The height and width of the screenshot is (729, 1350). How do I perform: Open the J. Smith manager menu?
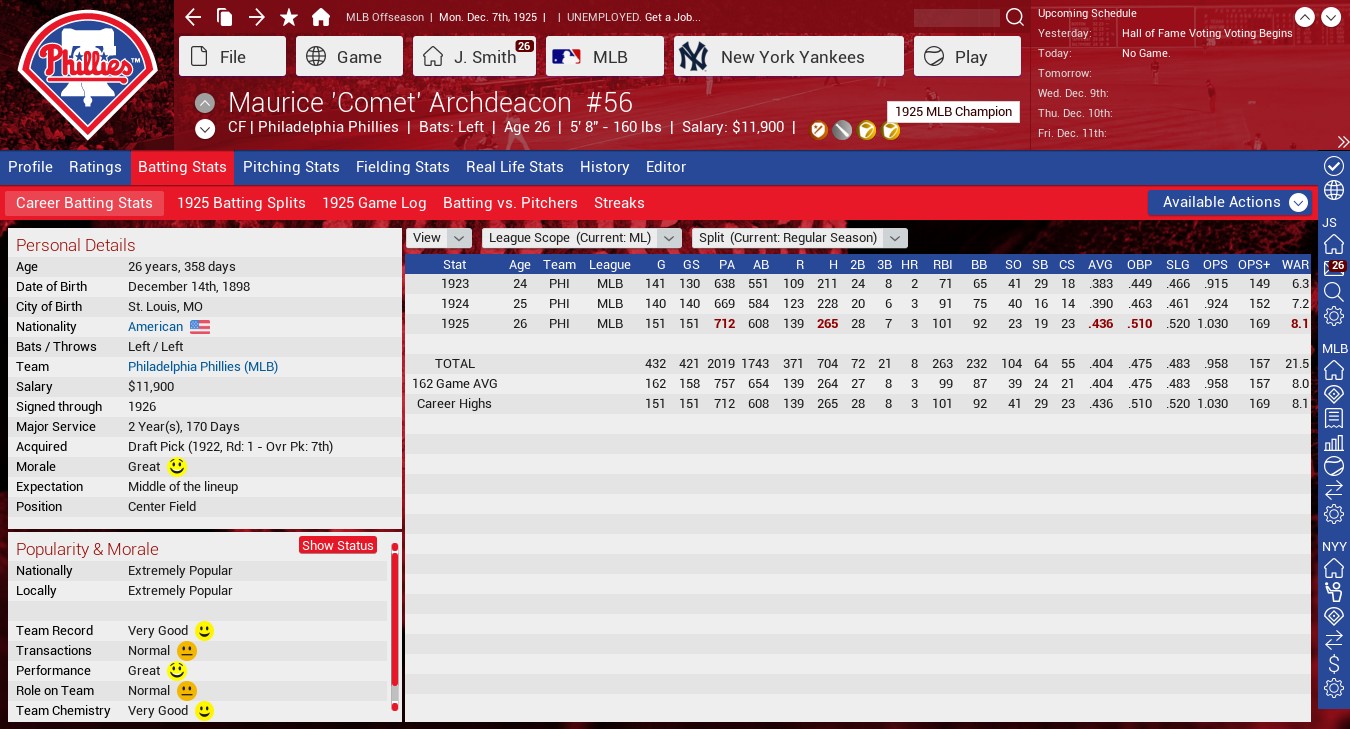point(473,57)
